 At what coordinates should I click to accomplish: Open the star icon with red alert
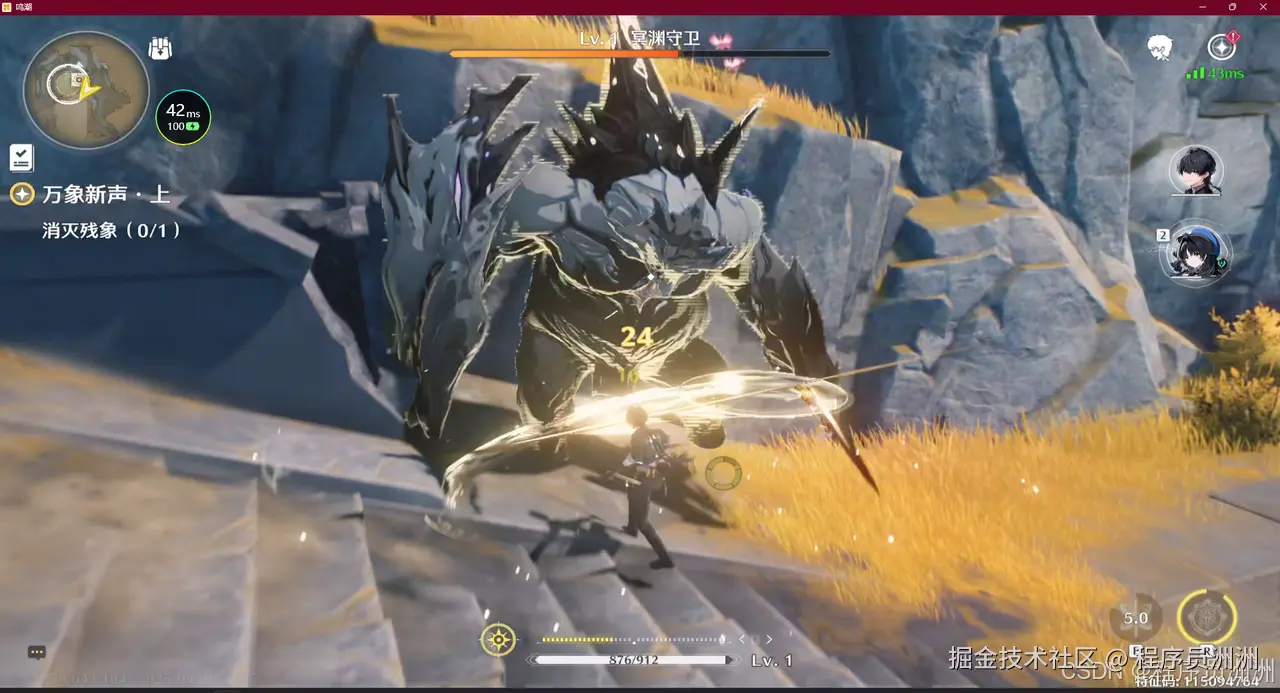1221,46
